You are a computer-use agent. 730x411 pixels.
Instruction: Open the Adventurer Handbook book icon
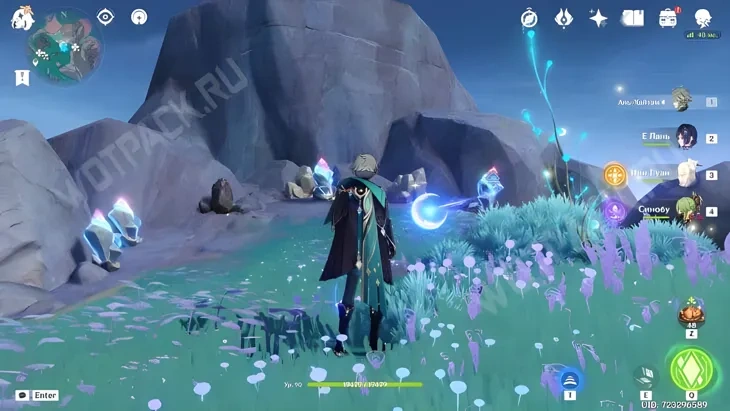[x=633, y=18]
